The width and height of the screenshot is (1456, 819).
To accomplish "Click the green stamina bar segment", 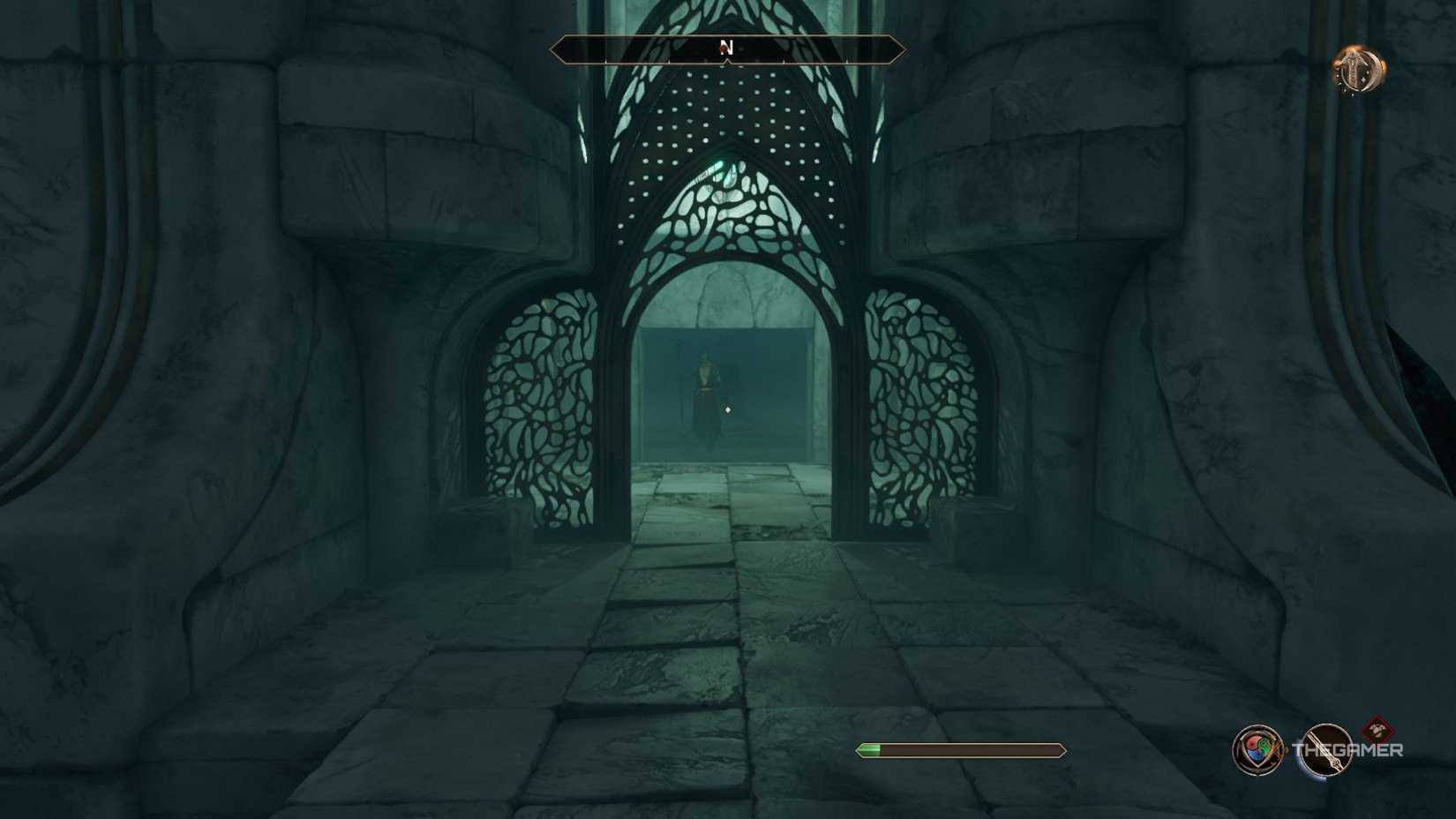I will 869,748.
